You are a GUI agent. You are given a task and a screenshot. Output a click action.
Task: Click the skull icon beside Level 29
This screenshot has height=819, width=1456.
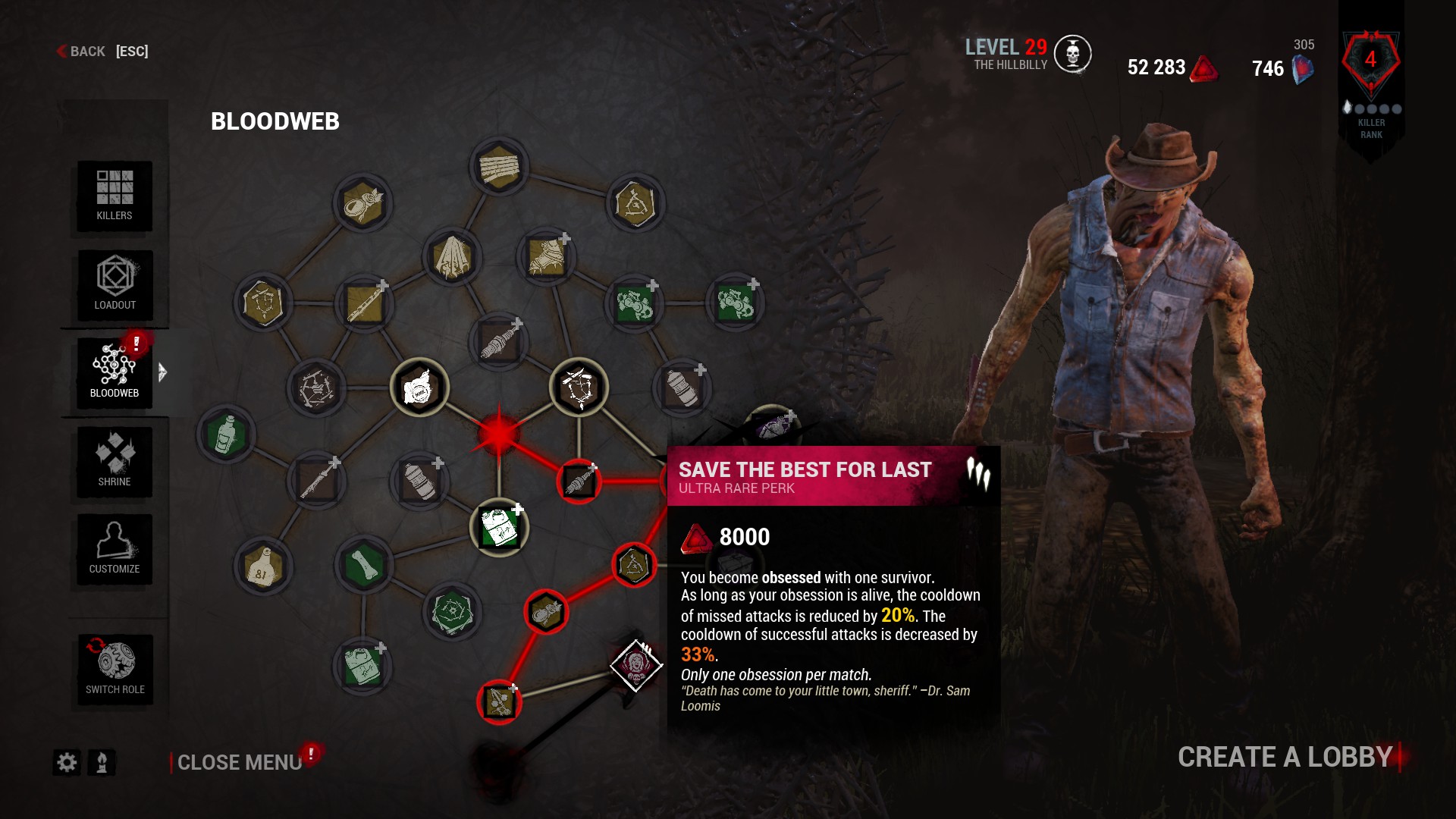[1073, 53]
